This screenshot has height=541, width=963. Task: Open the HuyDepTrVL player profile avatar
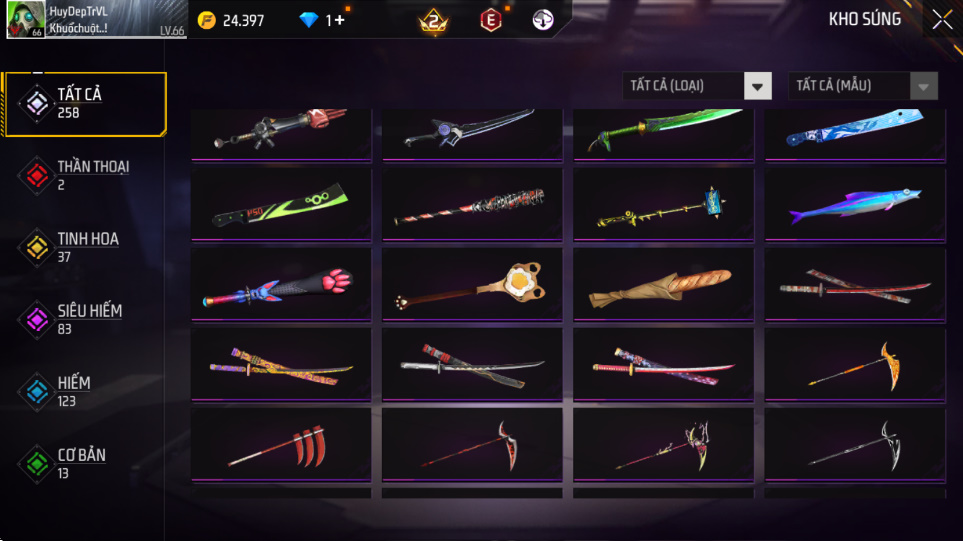click(x=25, y=20)
